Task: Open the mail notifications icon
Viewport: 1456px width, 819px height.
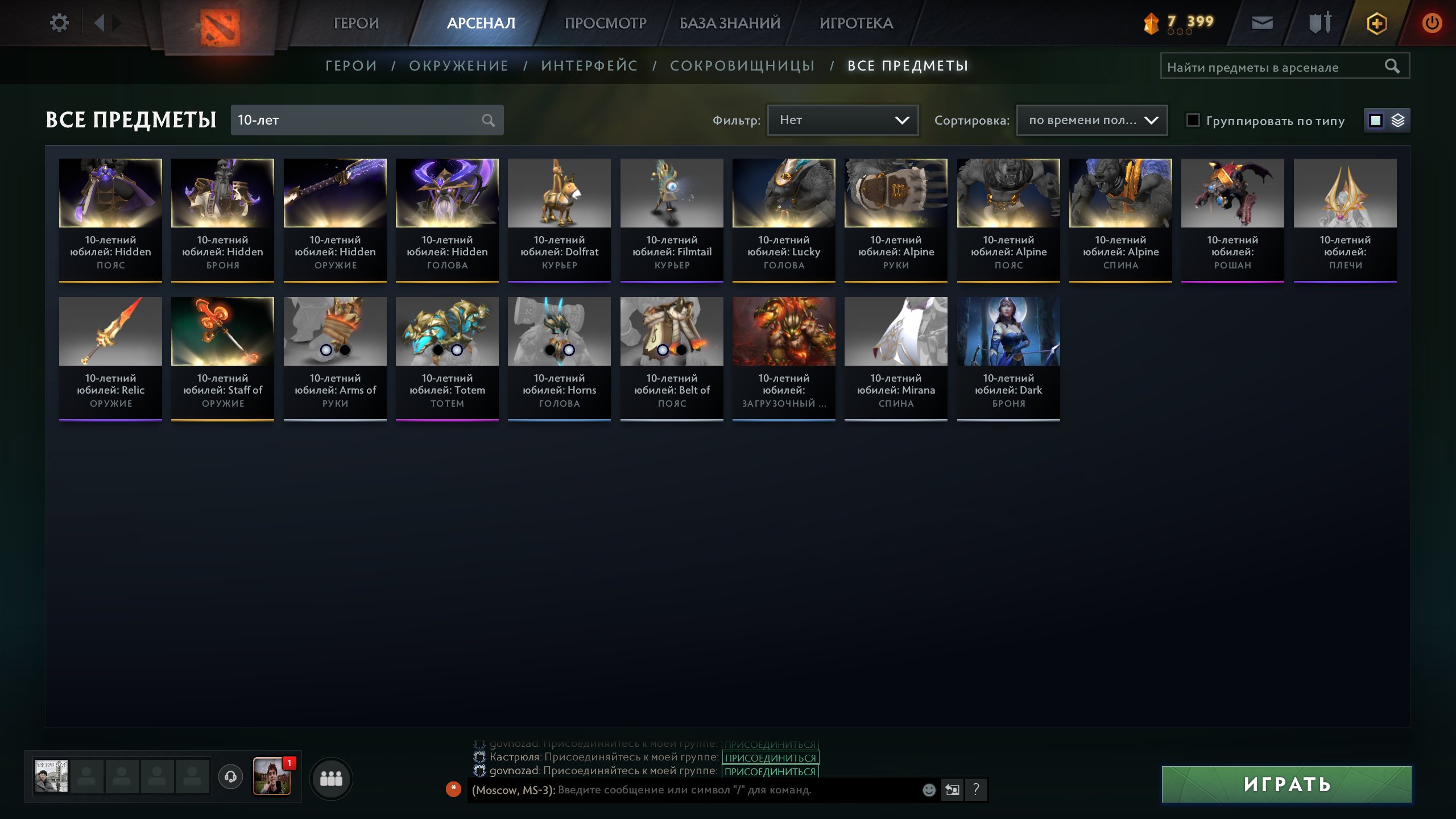Action: pos(1262,23)
